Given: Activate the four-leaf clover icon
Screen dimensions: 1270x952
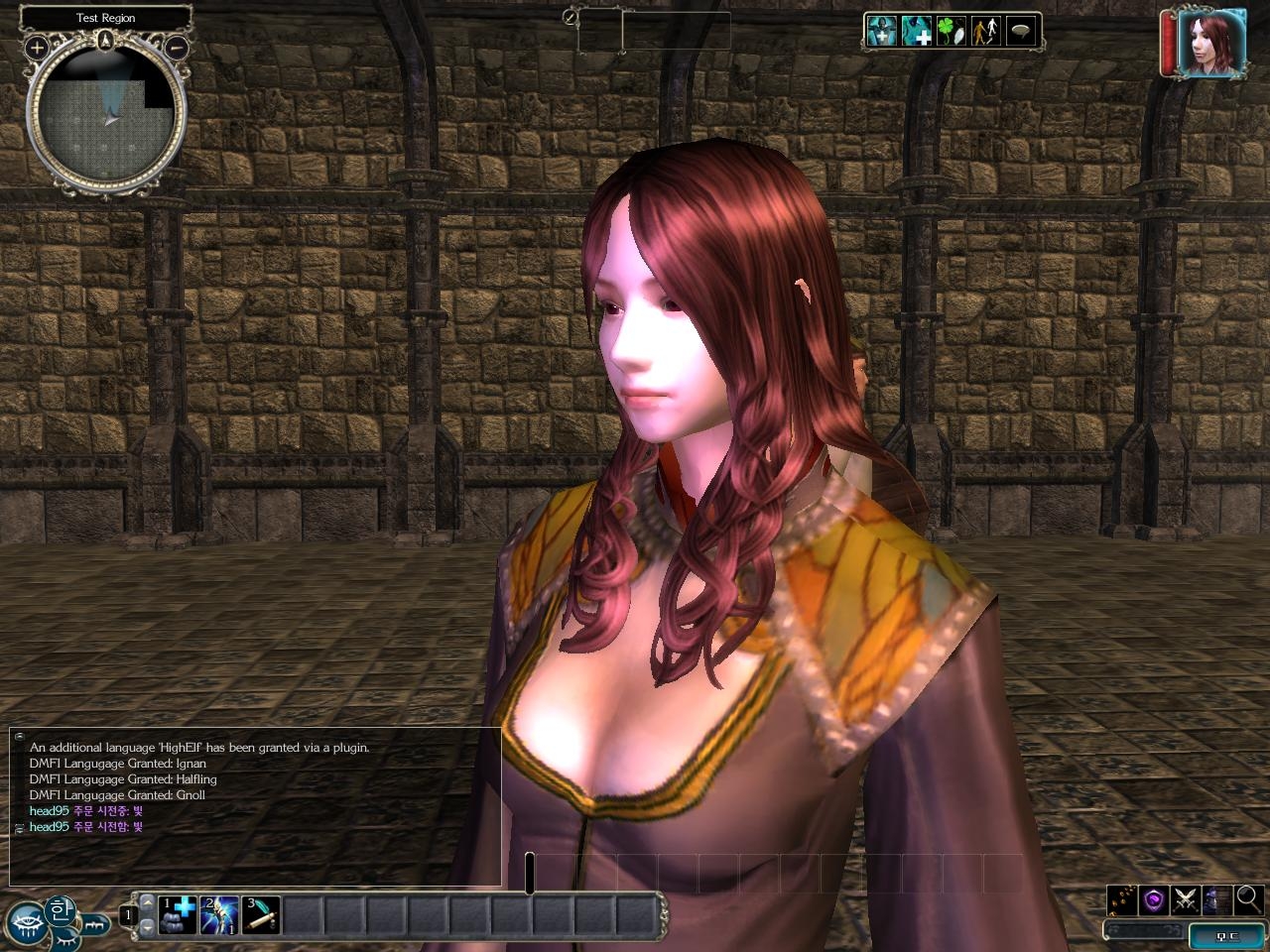Looking at the screenshot, I should [950, 31].
